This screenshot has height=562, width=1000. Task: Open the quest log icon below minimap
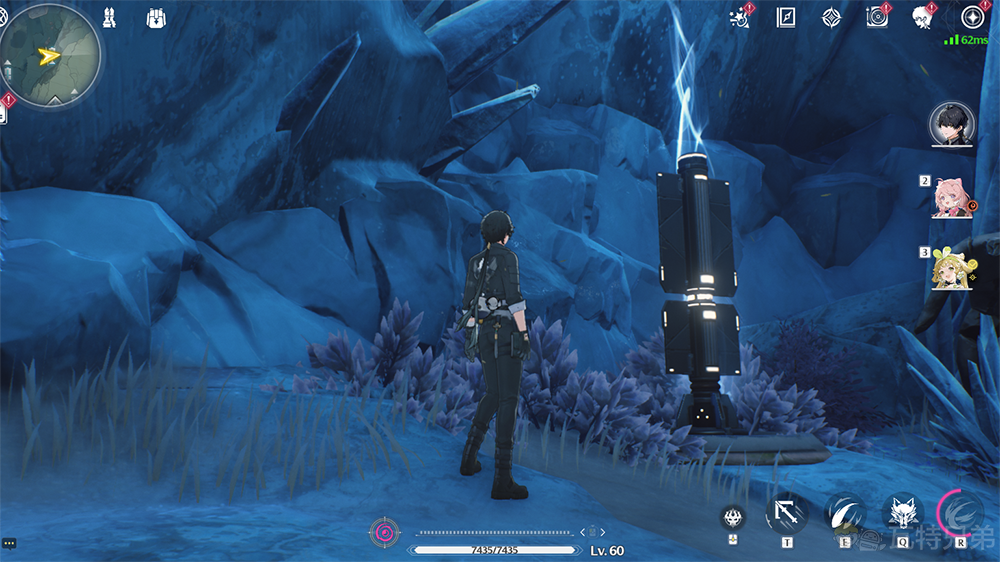(3, 115)
